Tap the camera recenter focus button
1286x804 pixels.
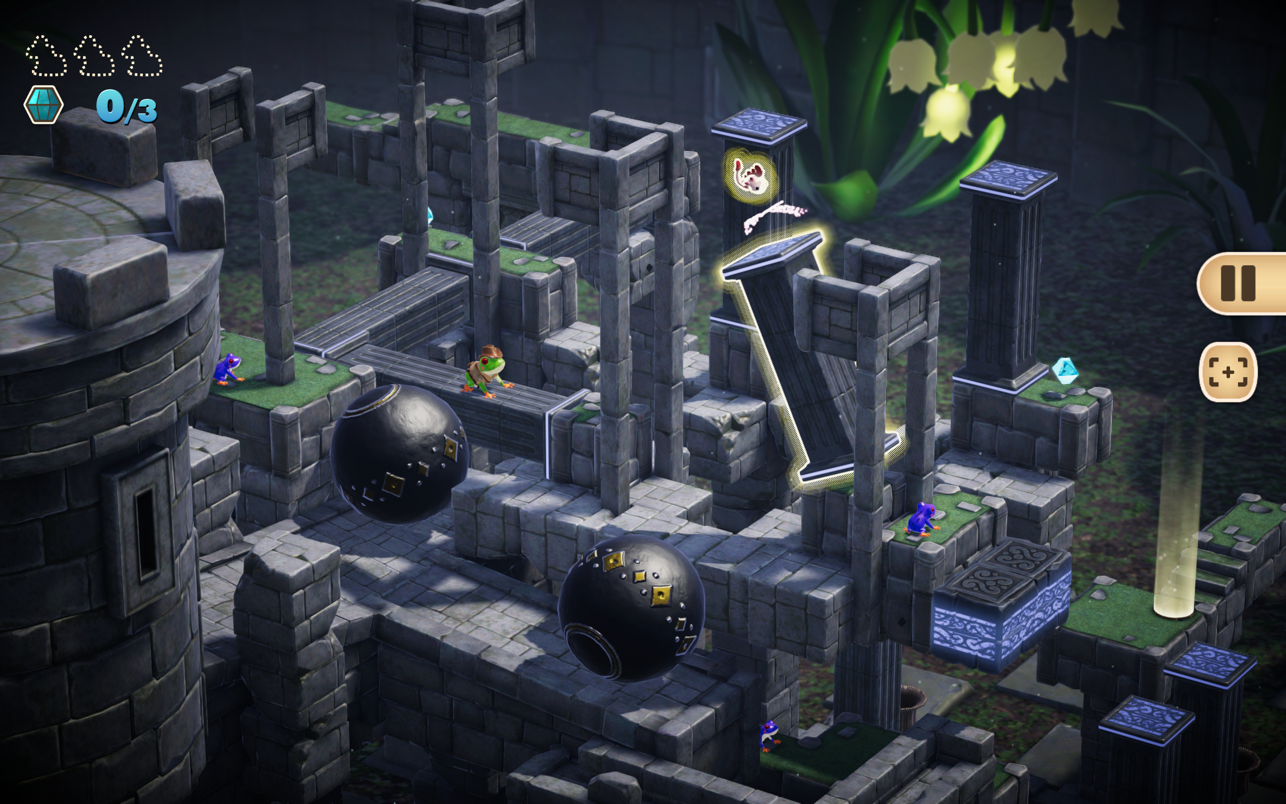[1227, 372]
